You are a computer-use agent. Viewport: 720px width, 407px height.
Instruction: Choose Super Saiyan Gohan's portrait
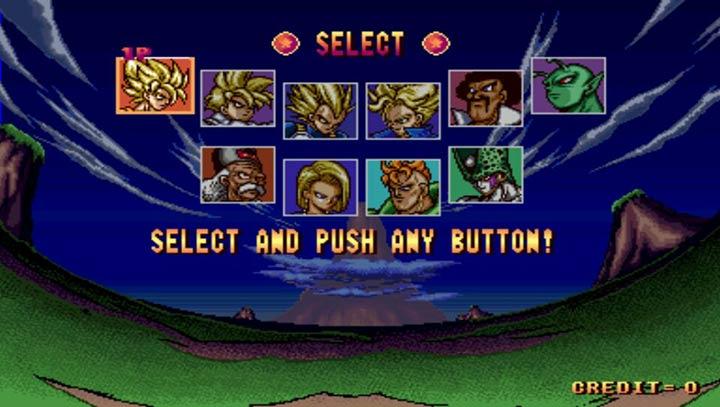tap(237, 98)
